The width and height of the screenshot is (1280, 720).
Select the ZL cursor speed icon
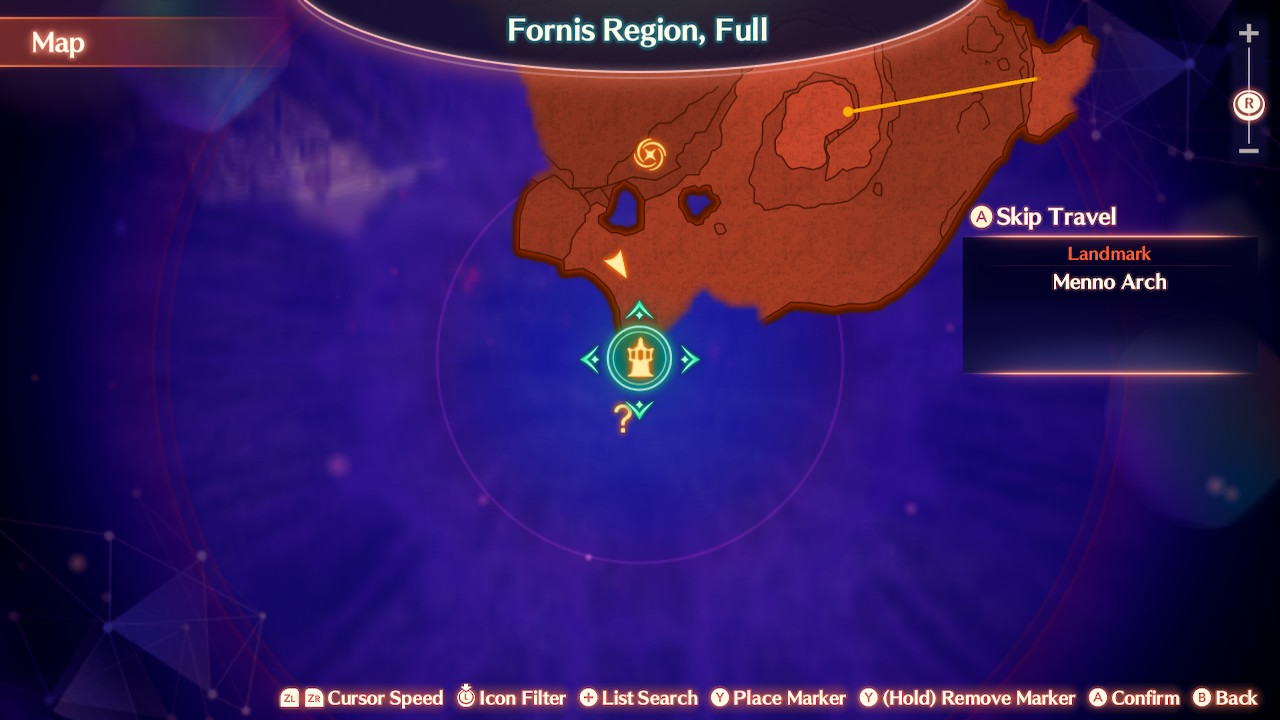[x=291, y=698]
